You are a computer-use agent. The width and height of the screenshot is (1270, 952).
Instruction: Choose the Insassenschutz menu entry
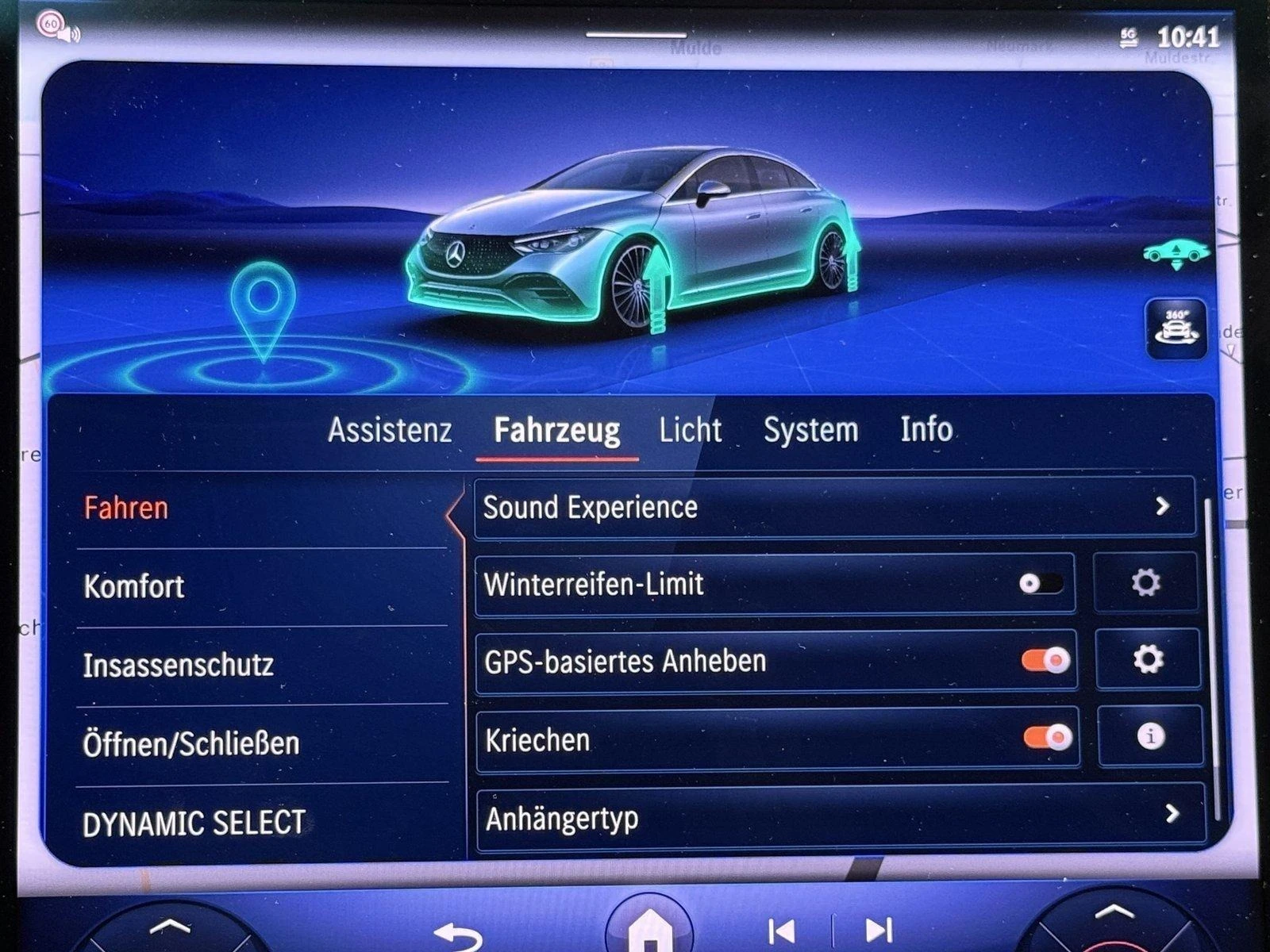(x=179, y=665)
